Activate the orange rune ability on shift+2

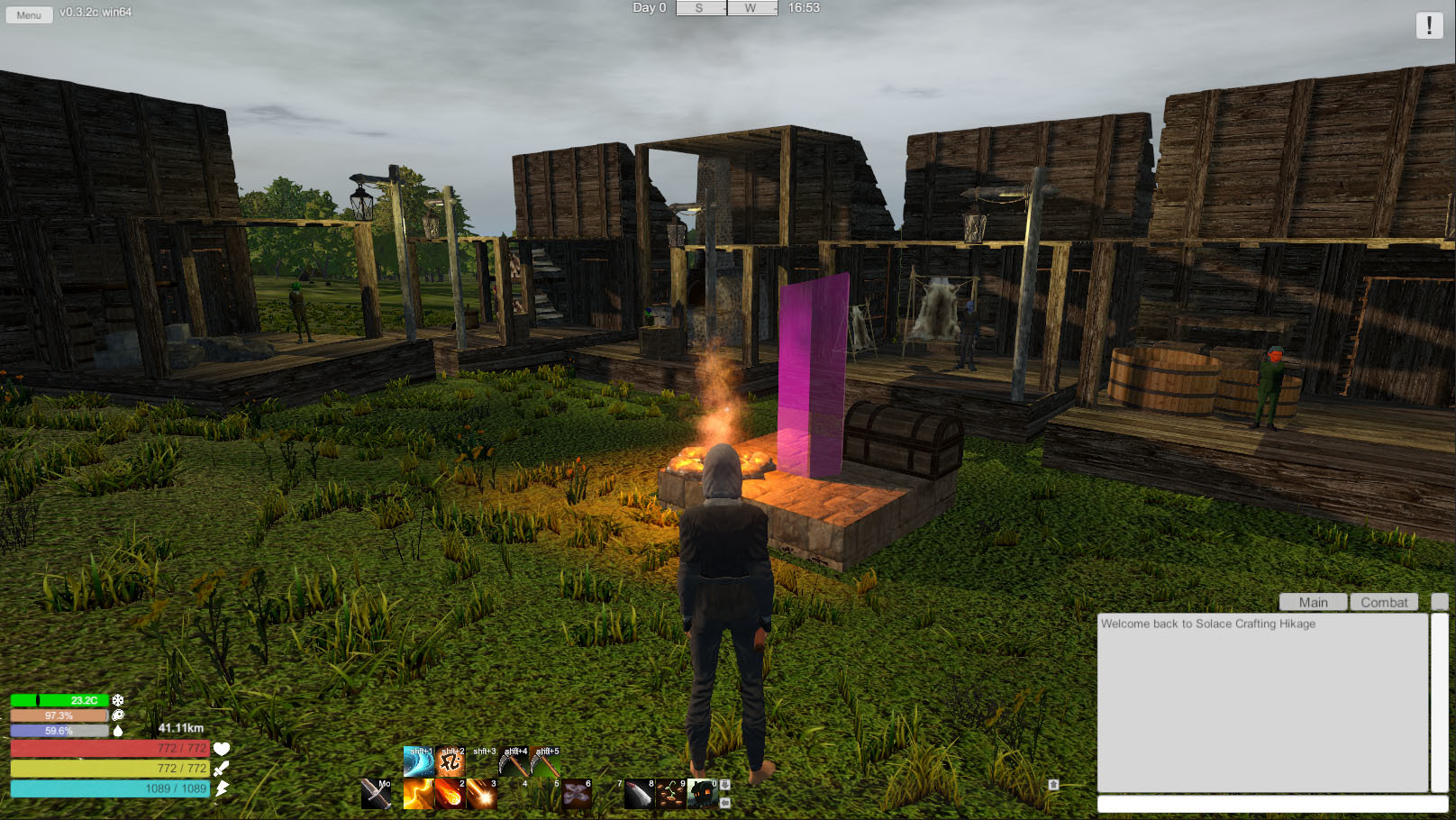pos(450,762)
